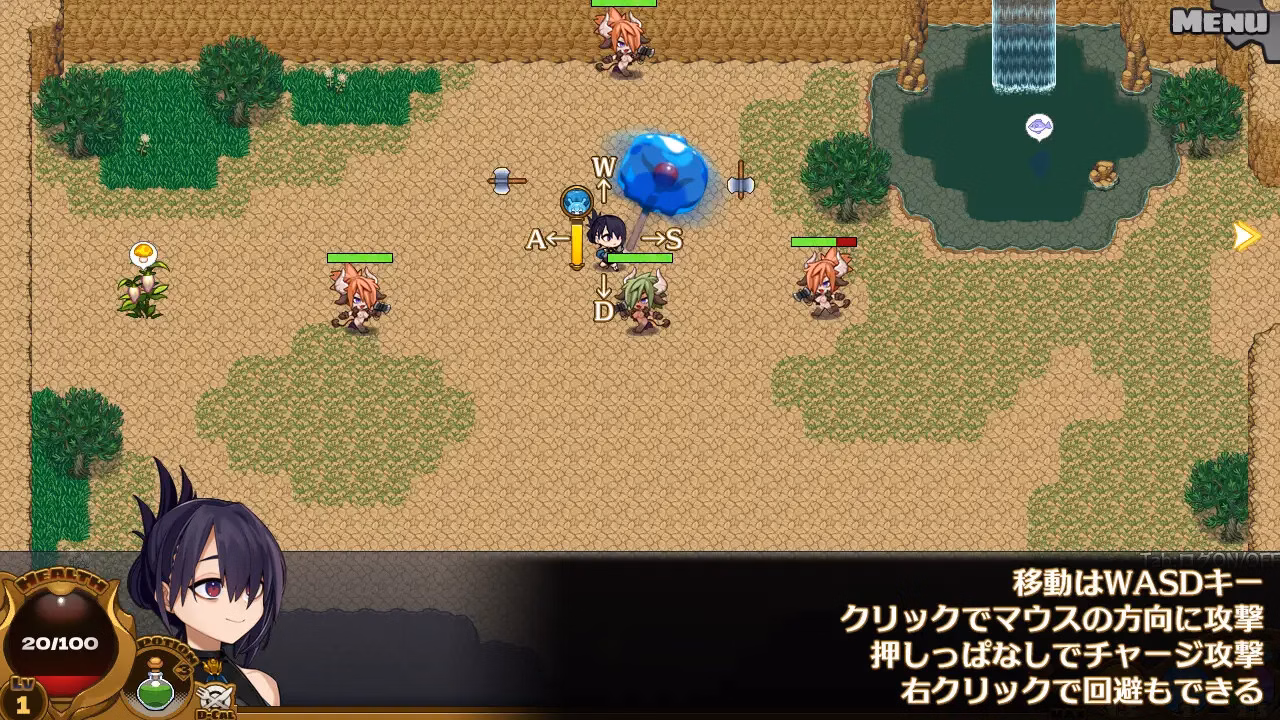Click the throwing axe item left of the player
Viewport: 1280px width, 720px height.
(x=506, y=178)
